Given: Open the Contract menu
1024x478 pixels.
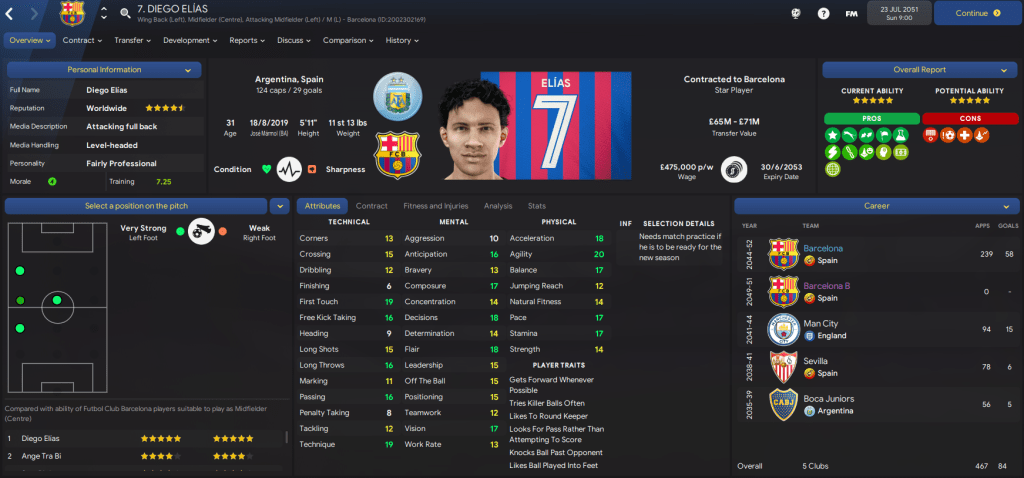Looking at the screenshot, I should click(82, 40).
